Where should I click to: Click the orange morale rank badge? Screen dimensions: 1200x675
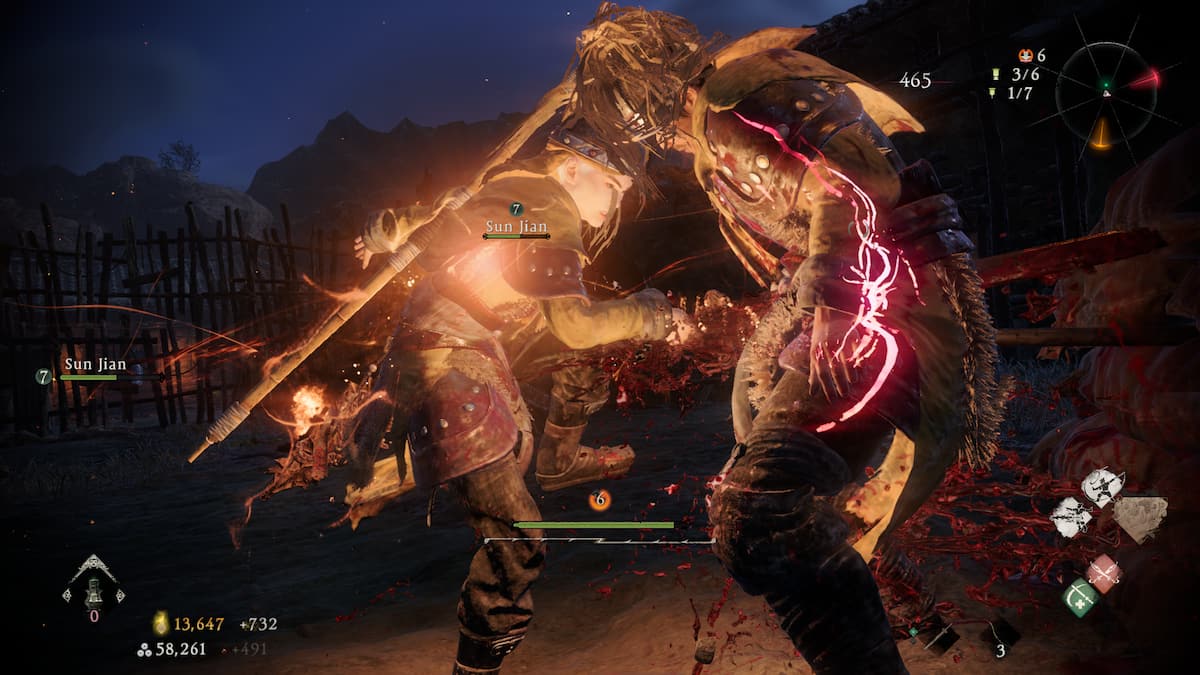click(x=1024, y=56)
